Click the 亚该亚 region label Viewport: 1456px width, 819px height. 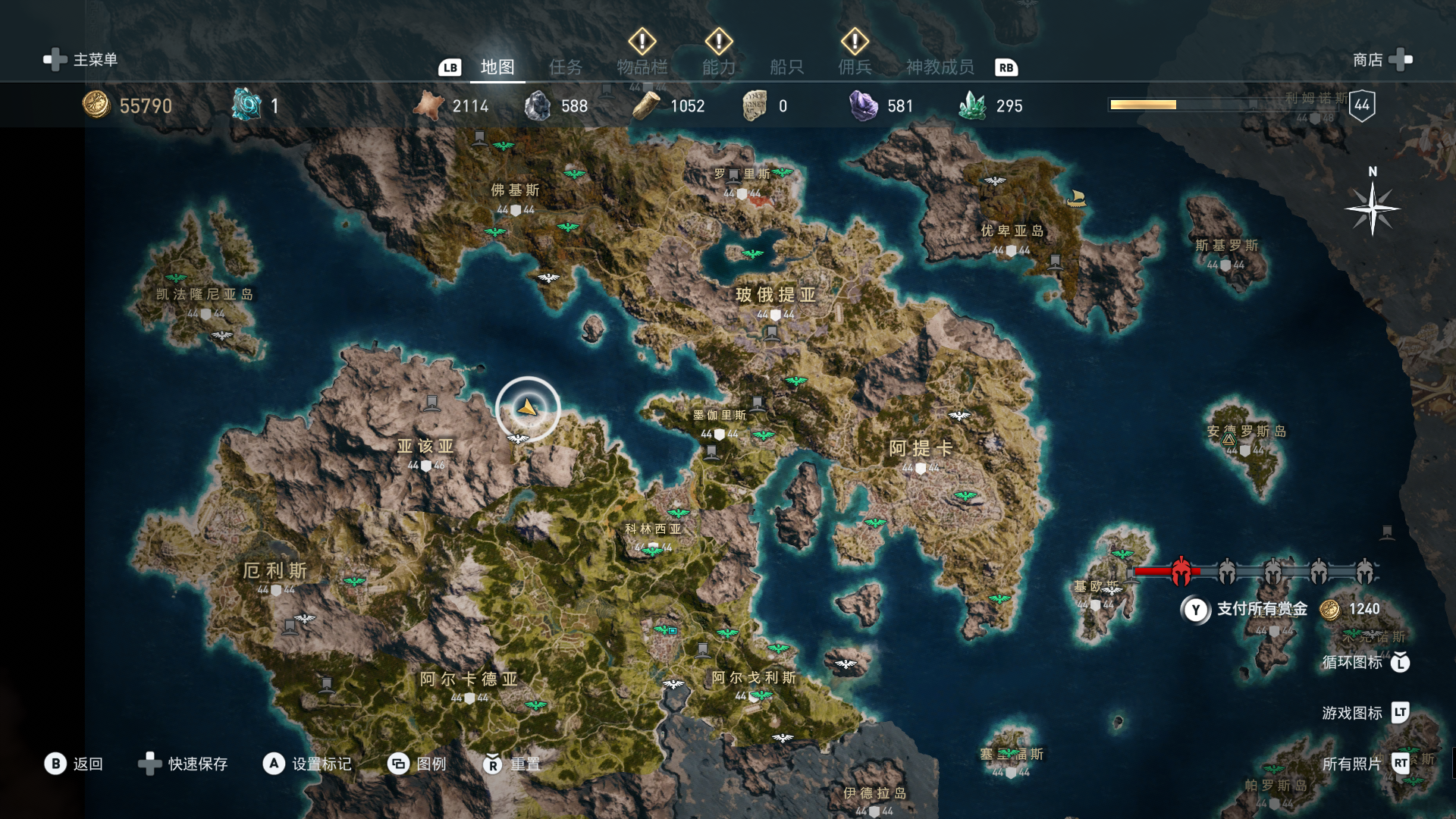425,447
